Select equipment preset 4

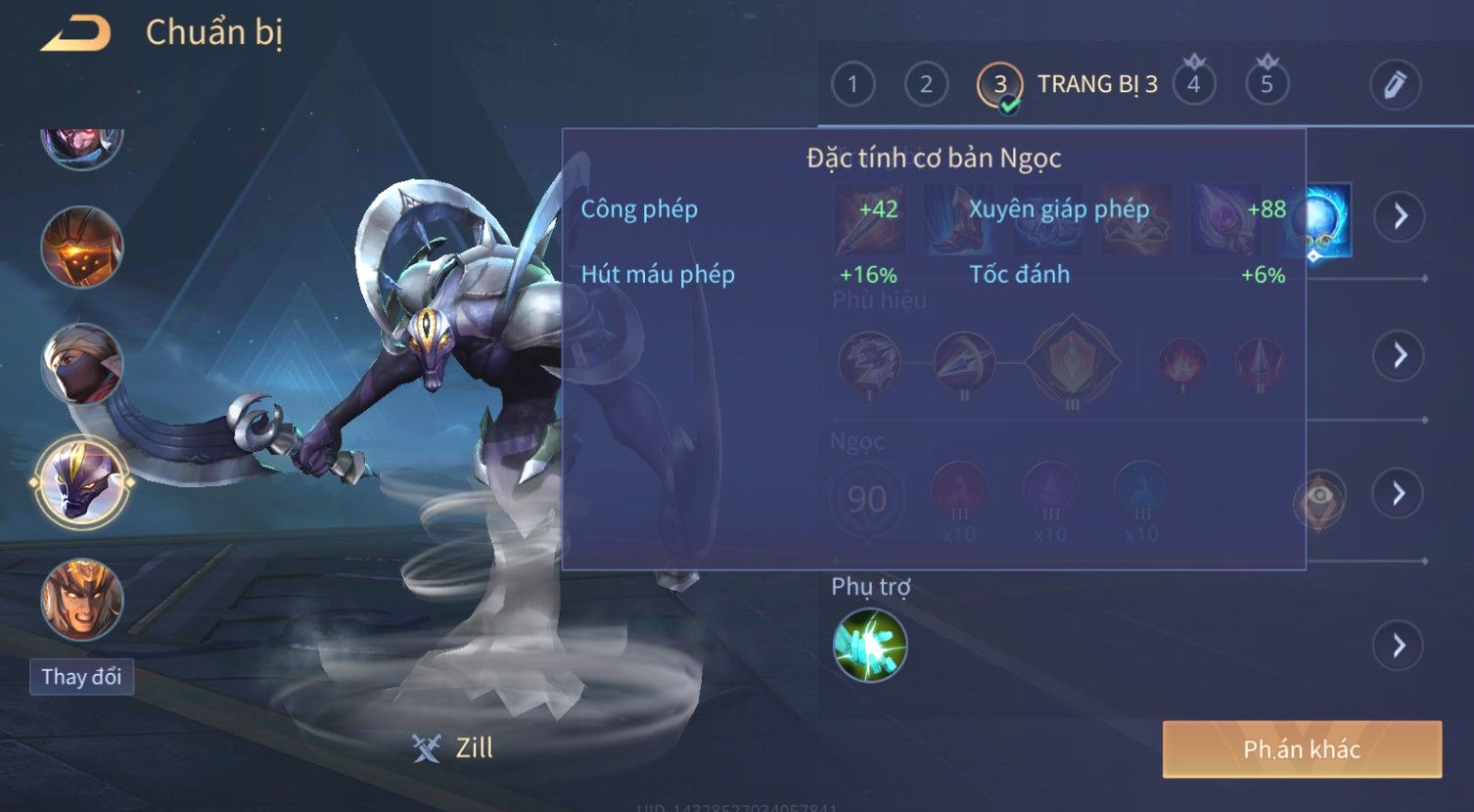tap(1193, 85)
